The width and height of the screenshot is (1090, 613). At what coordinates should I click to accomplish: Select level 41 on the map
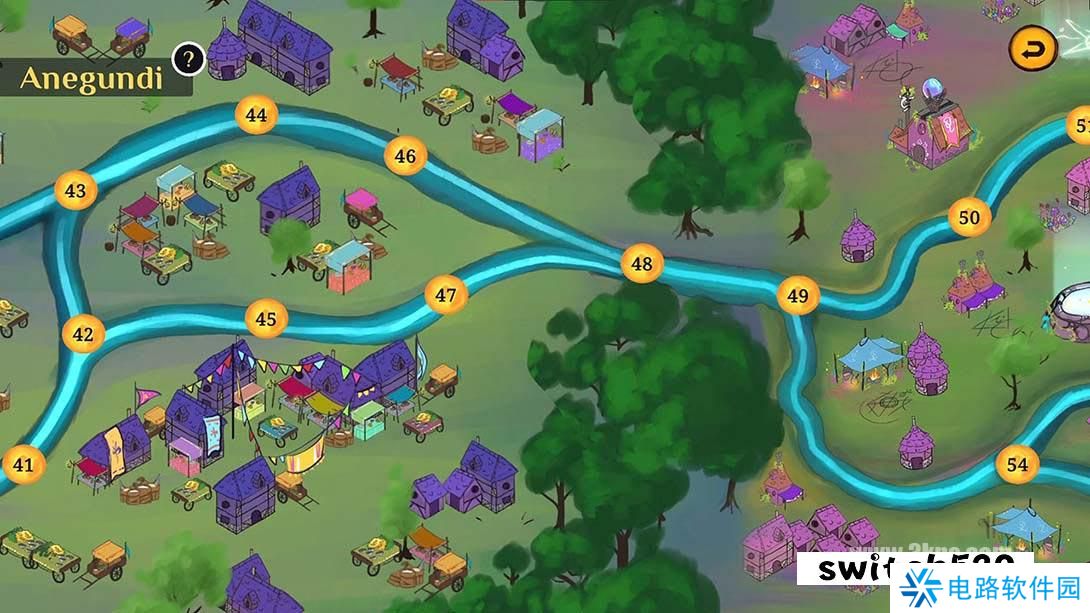(x=22, y=464)
